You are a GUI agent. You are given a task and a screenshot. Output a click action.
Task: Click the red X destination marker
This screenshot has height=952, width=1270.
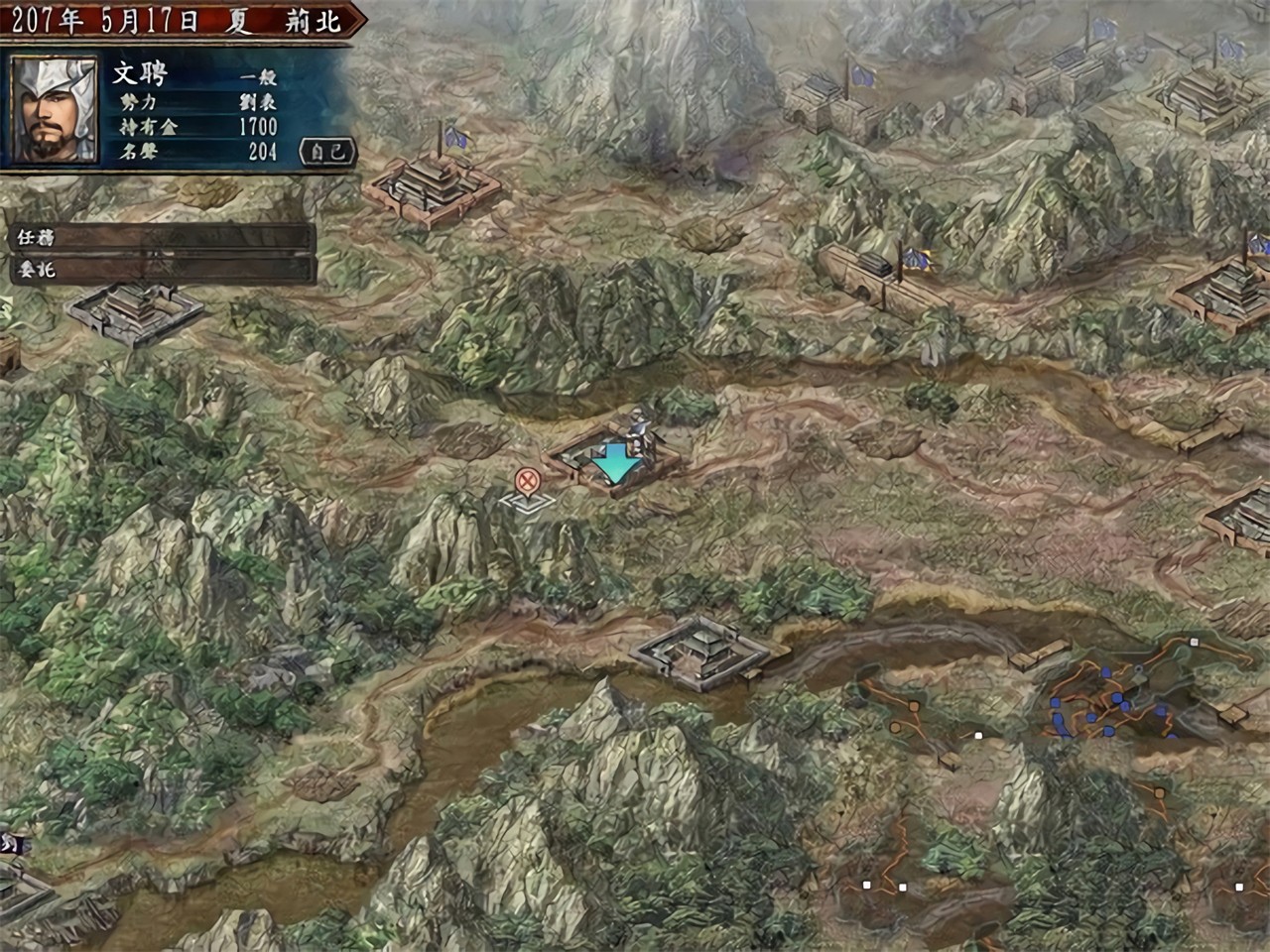pyautogui.click(x=528, y=482)
